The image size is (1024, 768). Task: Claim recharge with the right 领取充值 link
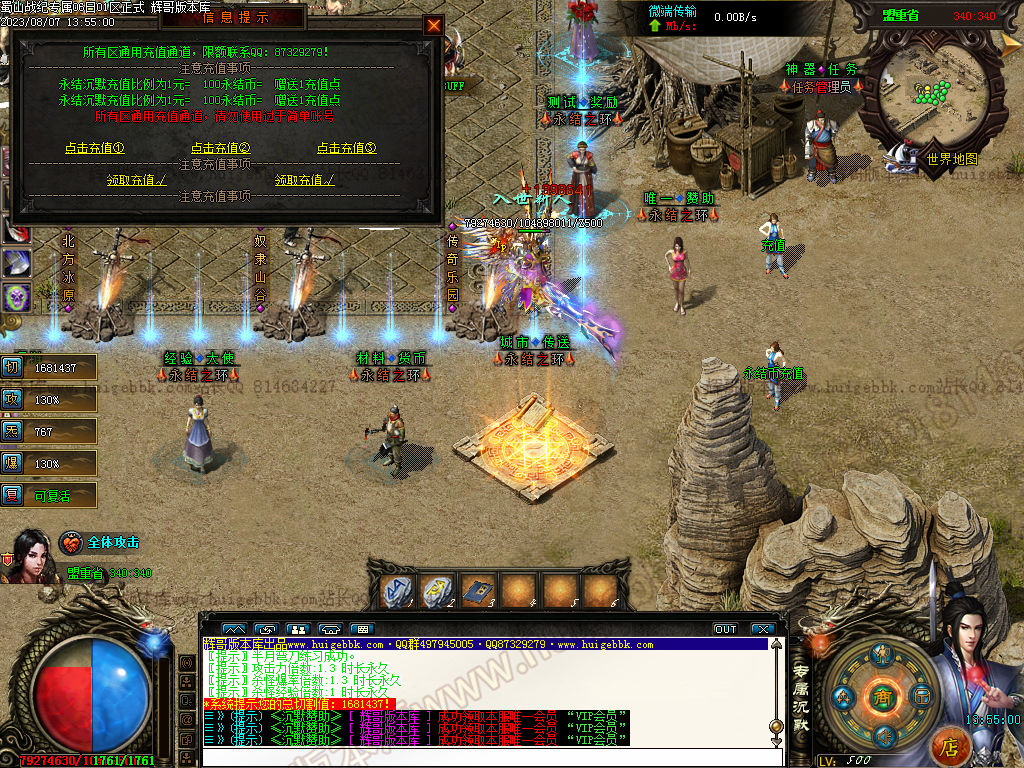(x=305, y=180)
